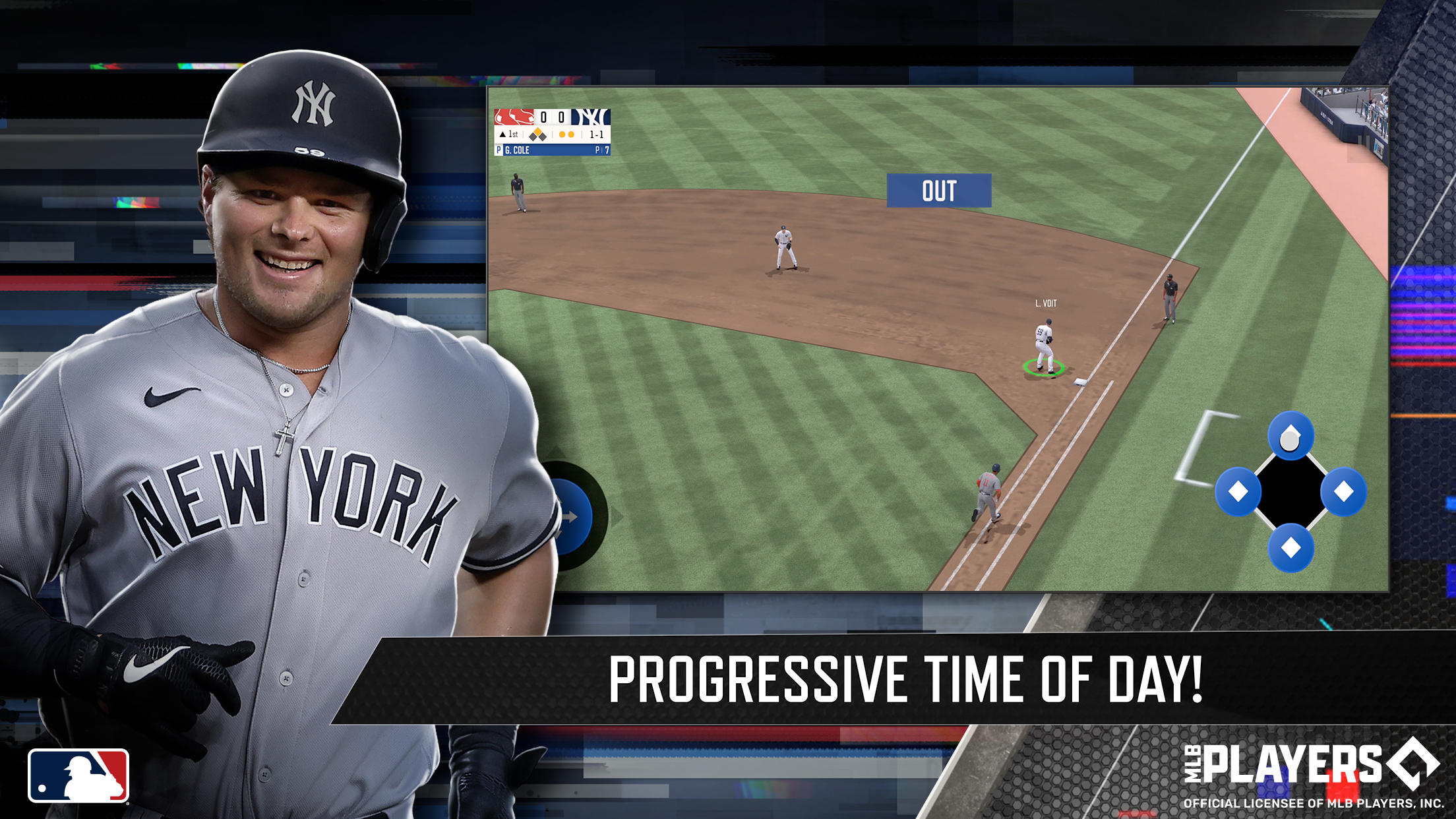1456x819 pixels.
Task: Tap the runner-on-base diamond indicator in scoreboard
Action: coord(537,135)
